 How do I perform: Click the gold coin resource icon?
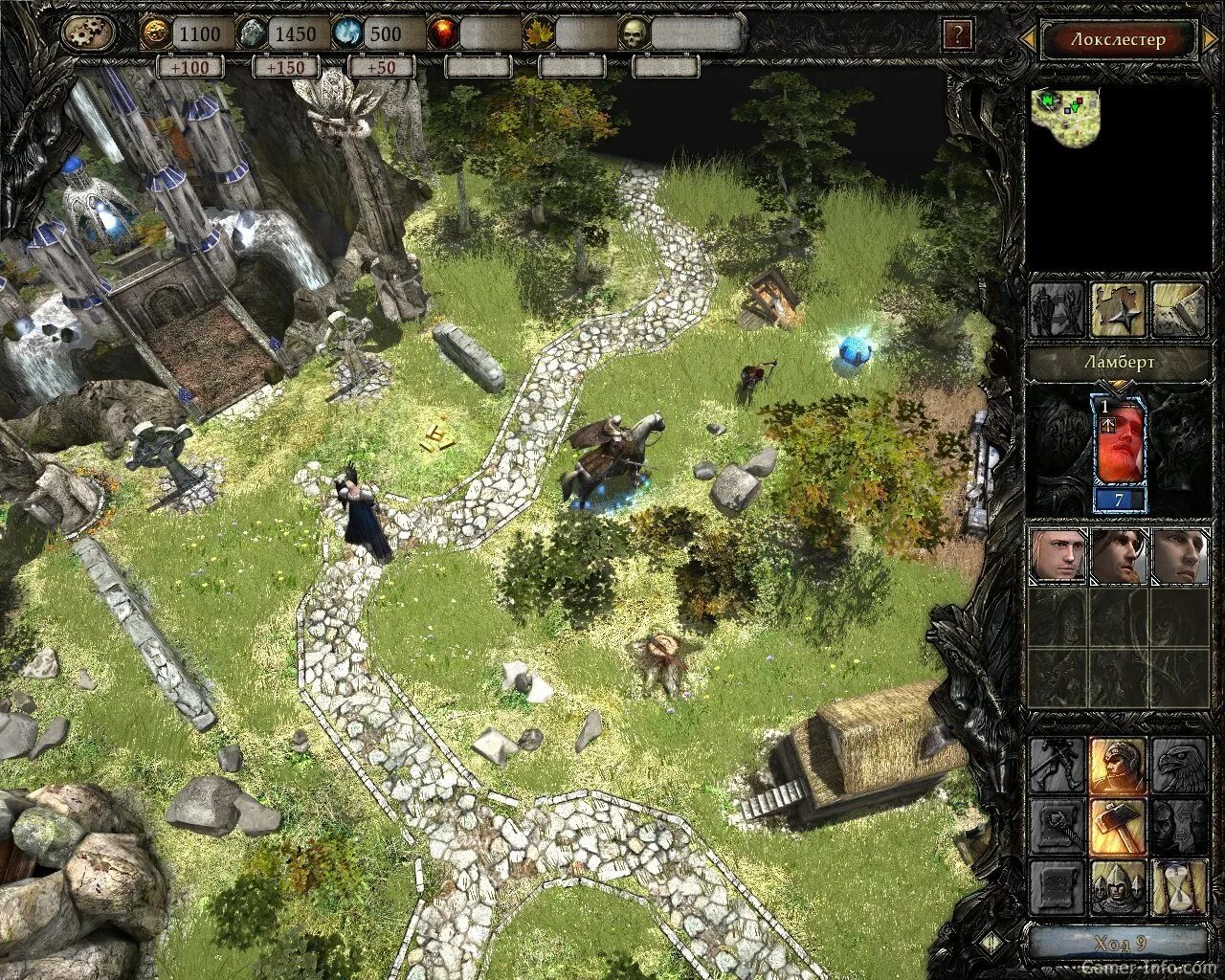154,33
